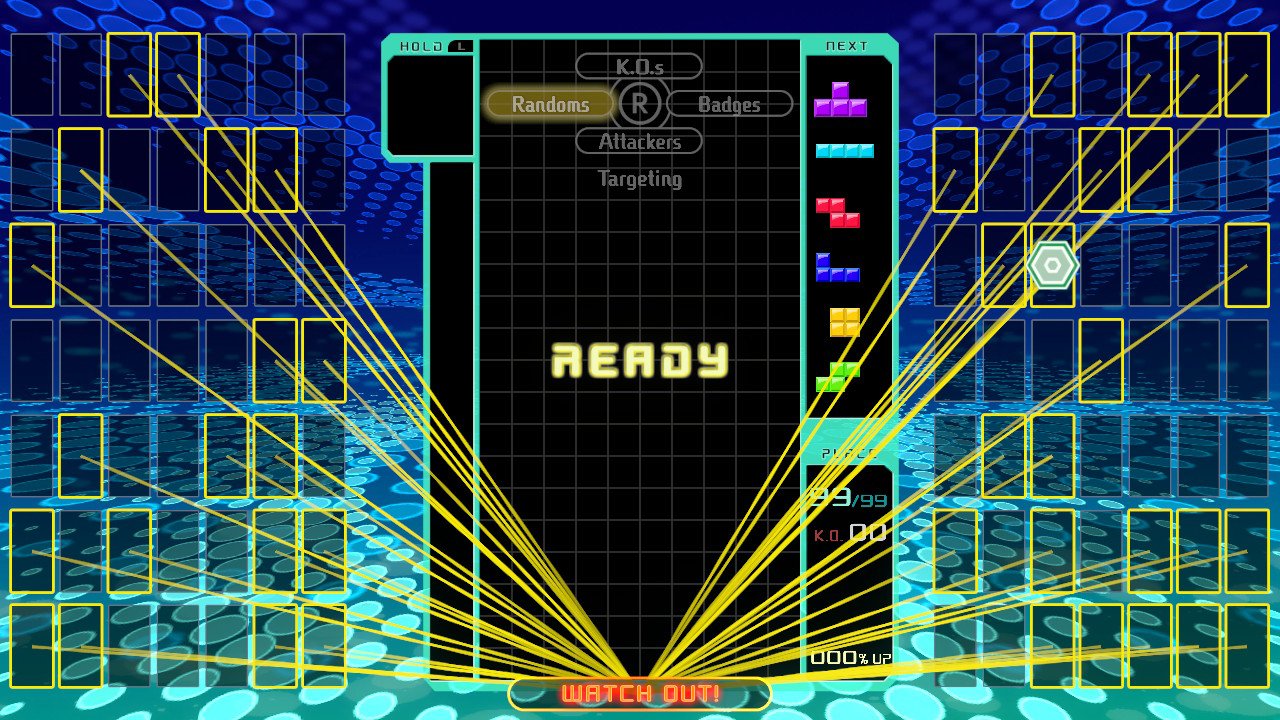
Task: Pick the red Z-piece in the Next queue
Action: click(838, 212)
